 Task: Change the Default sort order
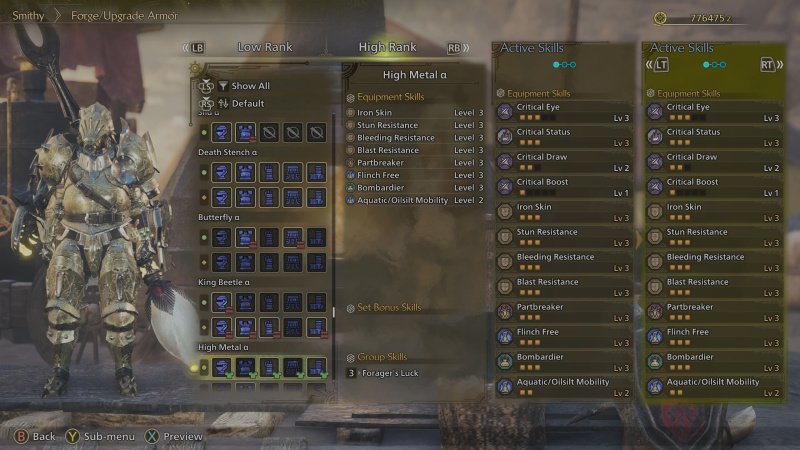click(247, 103)
